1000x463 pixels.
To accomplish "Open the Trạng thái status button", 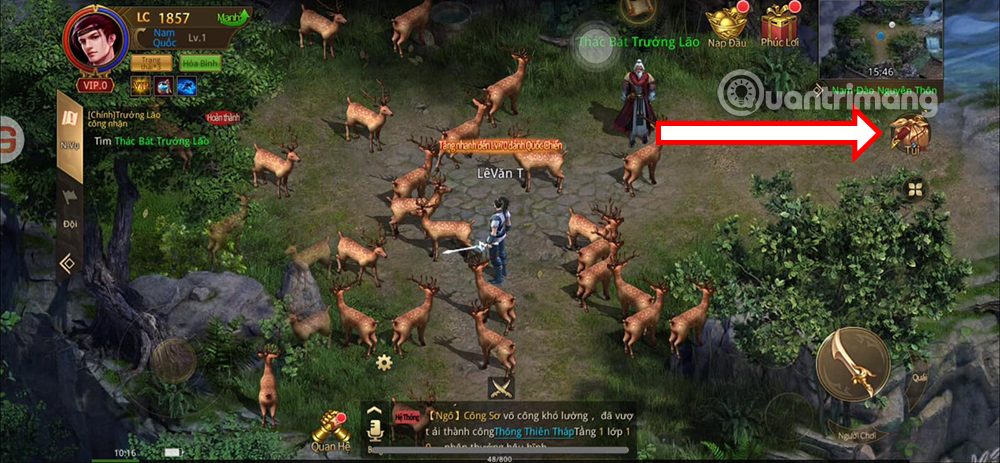I will coord(150,63).
